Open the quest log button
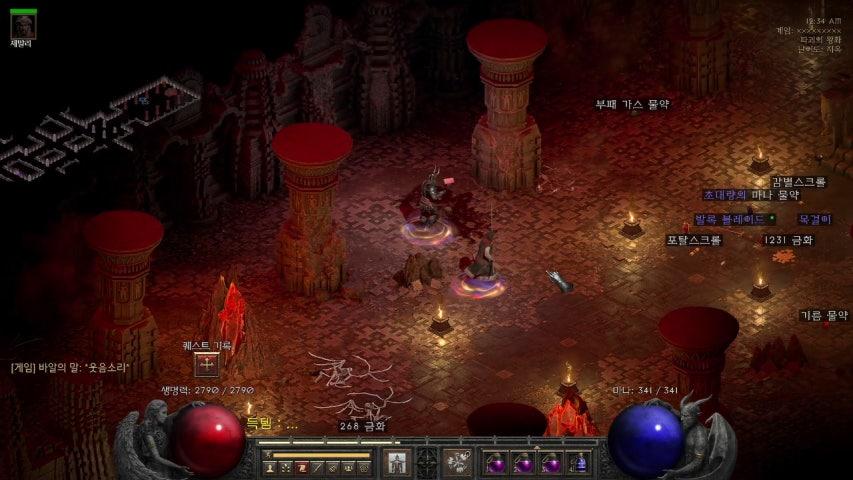The image size is (853, 480). 206,365
